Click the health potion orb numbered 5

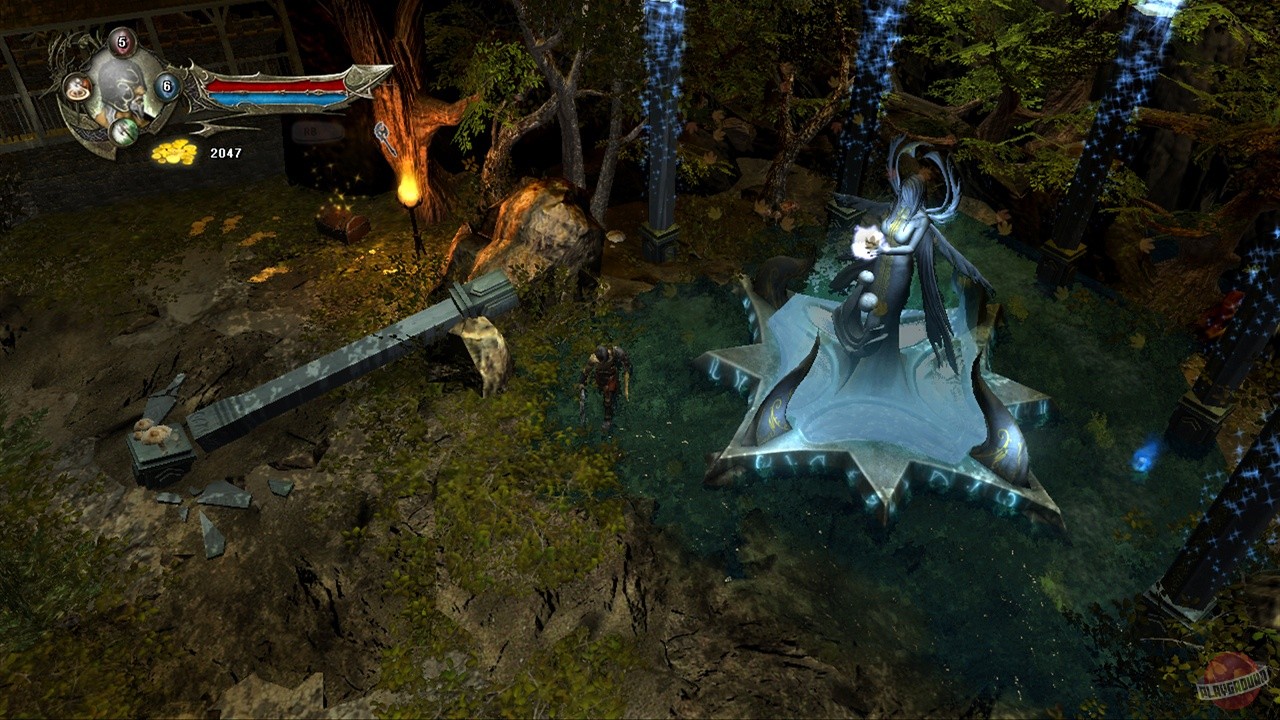[x=122, y=42]
